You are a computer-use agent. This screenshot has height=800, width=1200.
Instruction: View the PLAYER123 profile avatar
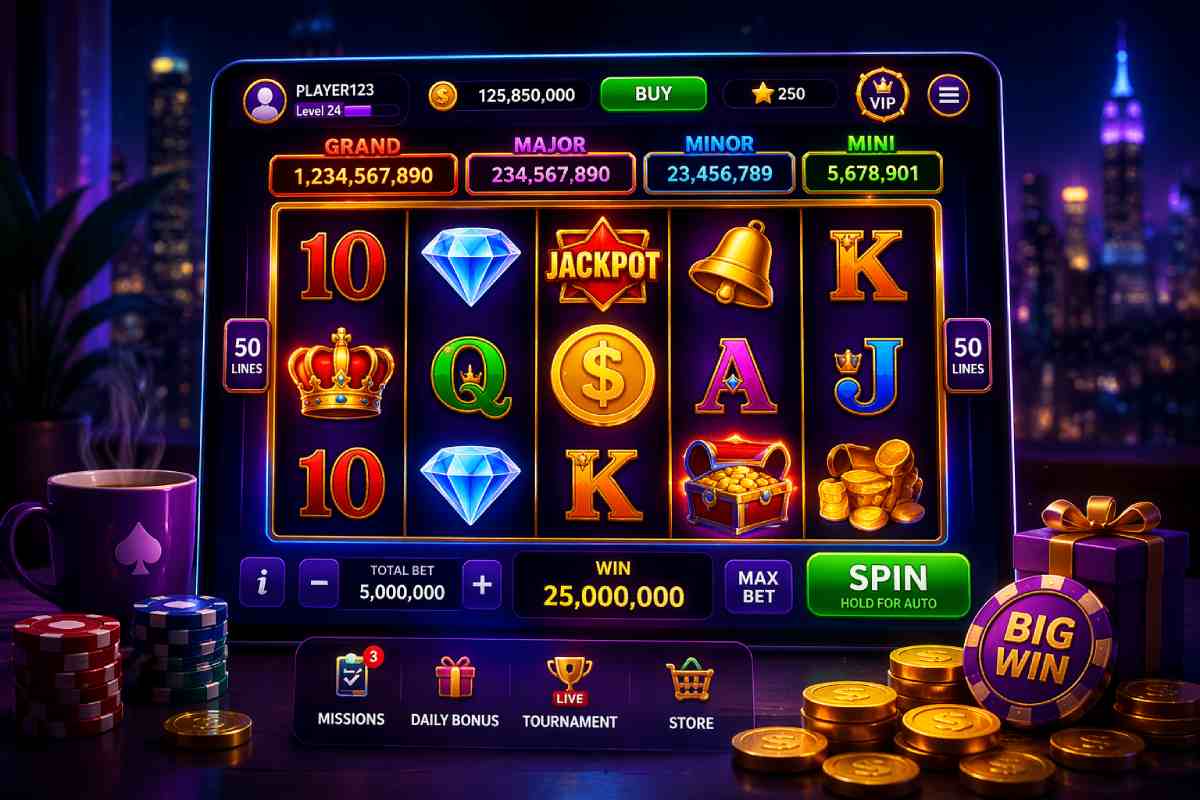[265, 99]
